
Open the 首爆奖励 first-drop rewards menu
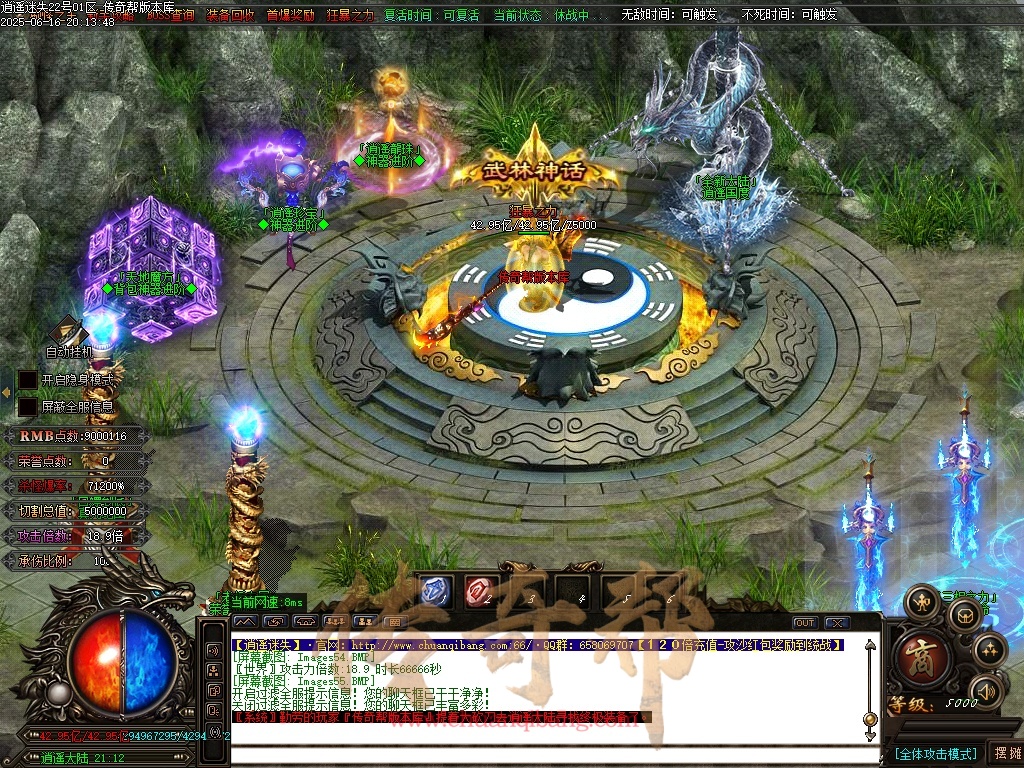click(290, 15)
